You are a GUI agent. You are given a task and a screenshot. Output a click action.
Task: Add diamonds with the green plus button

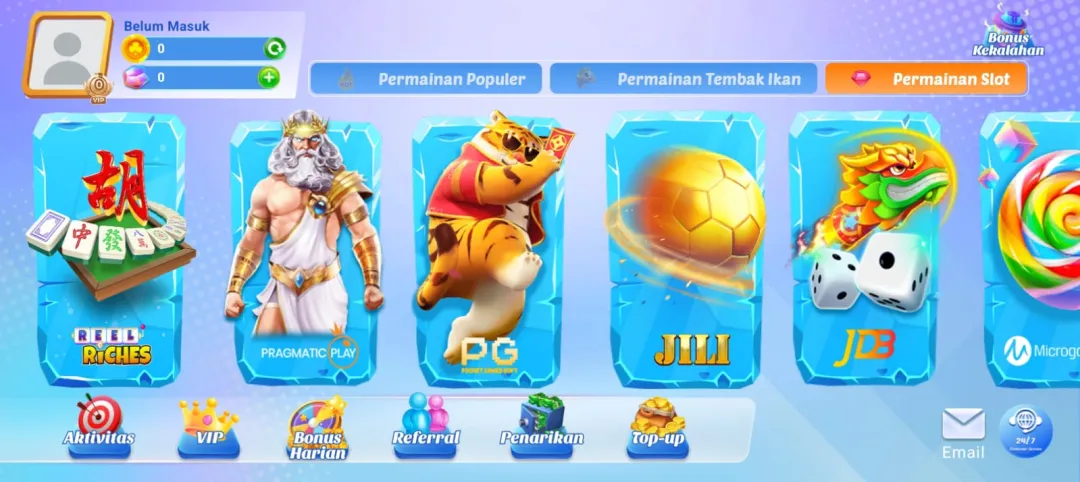[269, 77]
